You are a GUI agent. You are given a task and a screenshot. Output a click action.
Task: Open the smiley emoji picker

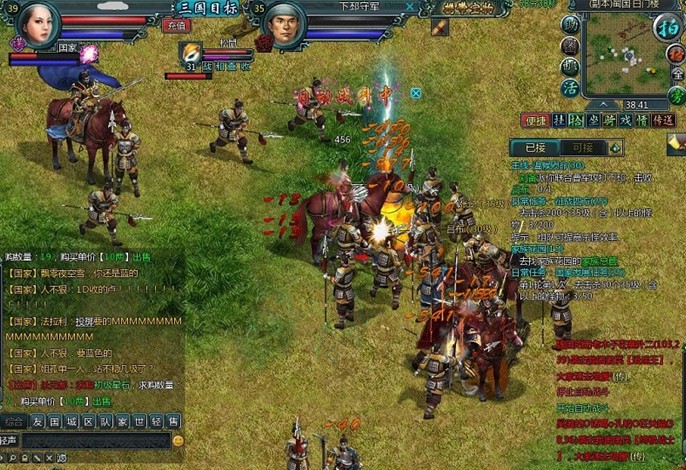[x=178, y=440]
